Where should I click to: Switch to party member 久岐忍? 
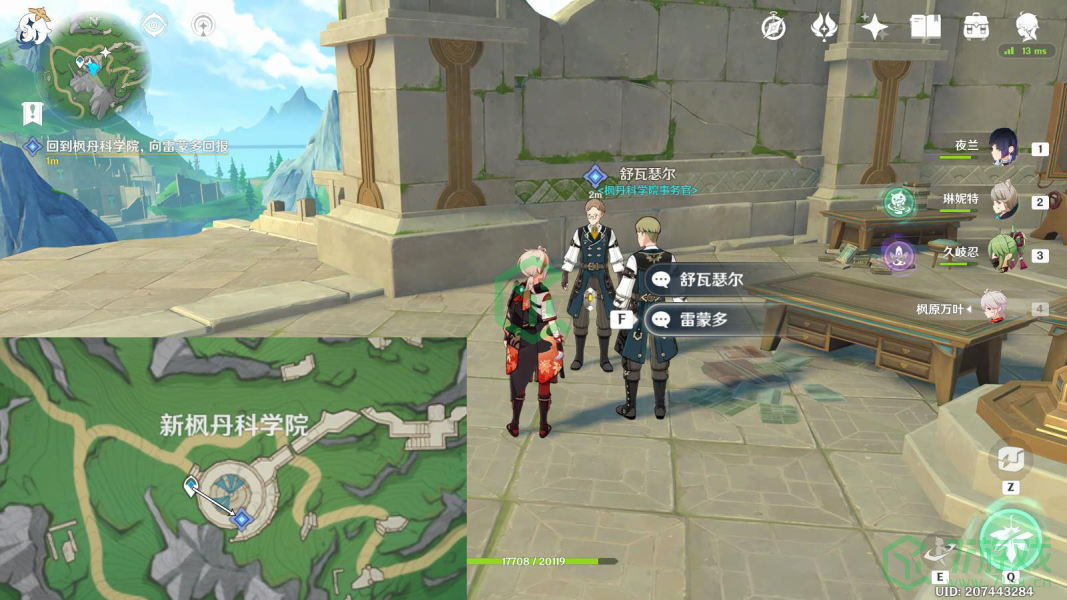coord(1003,254)
